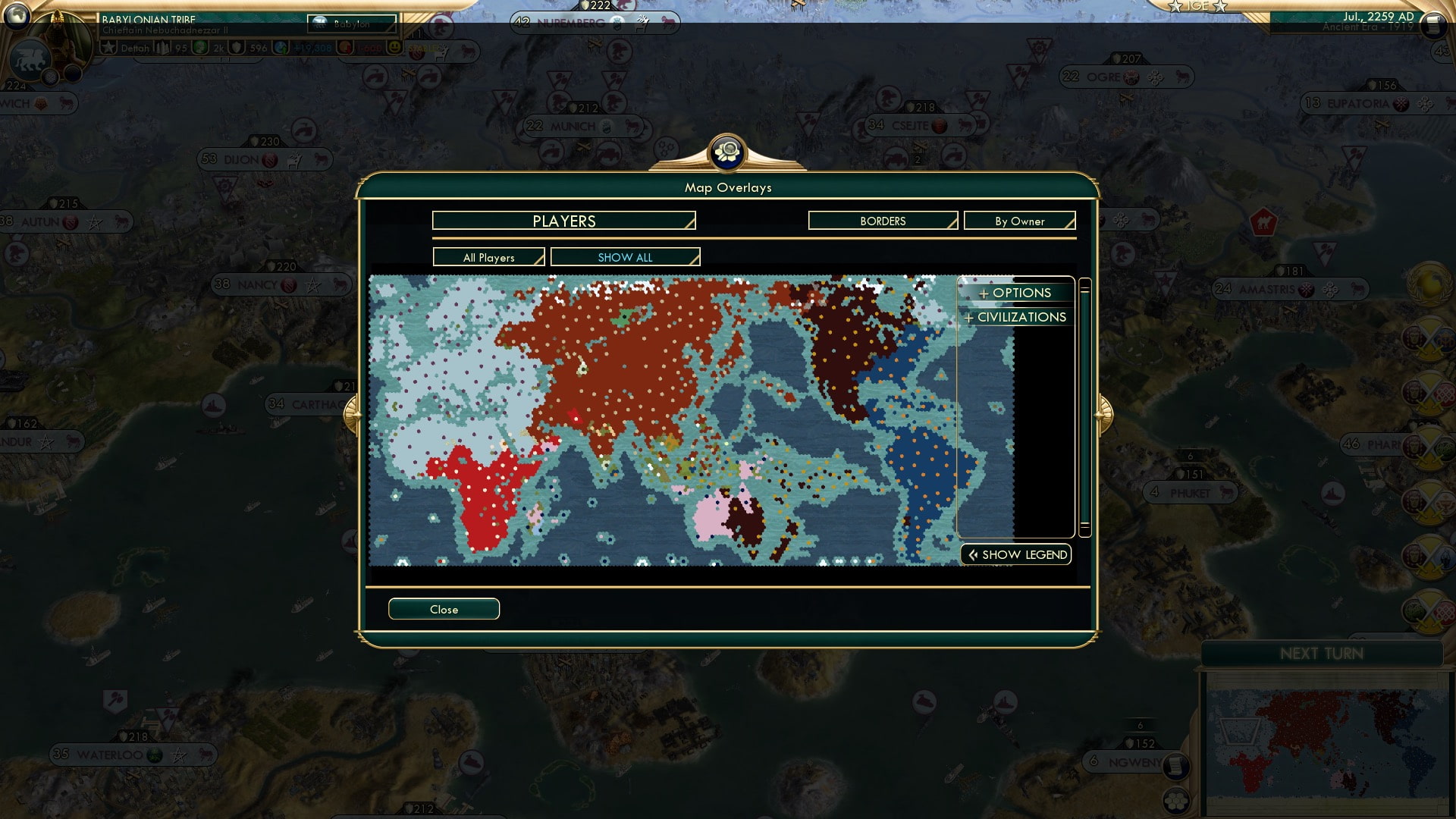
Task: Open the All Players selector
Action: (x=488, y=257)
